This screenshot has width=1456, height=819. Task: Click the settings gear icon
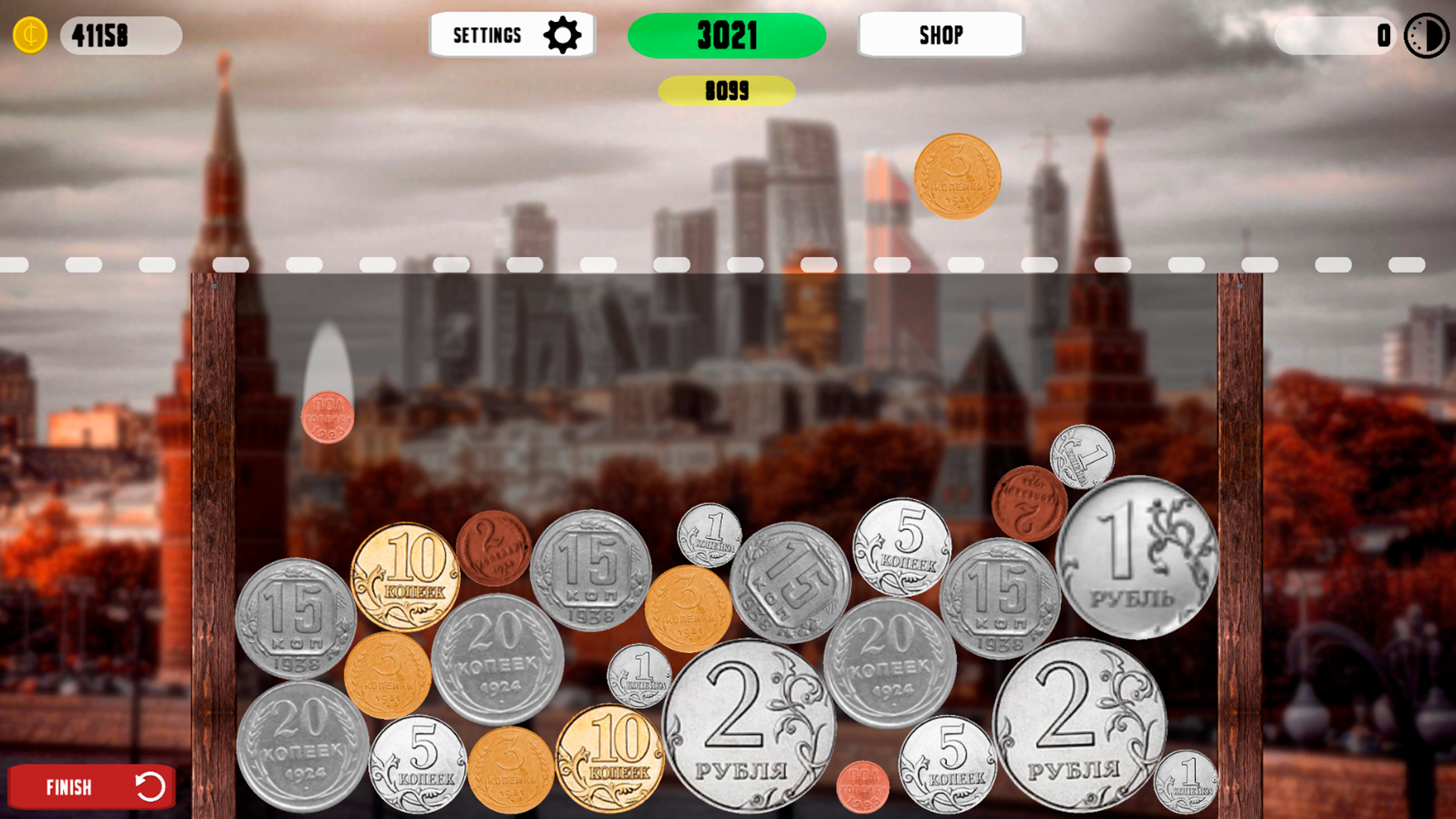562,34
